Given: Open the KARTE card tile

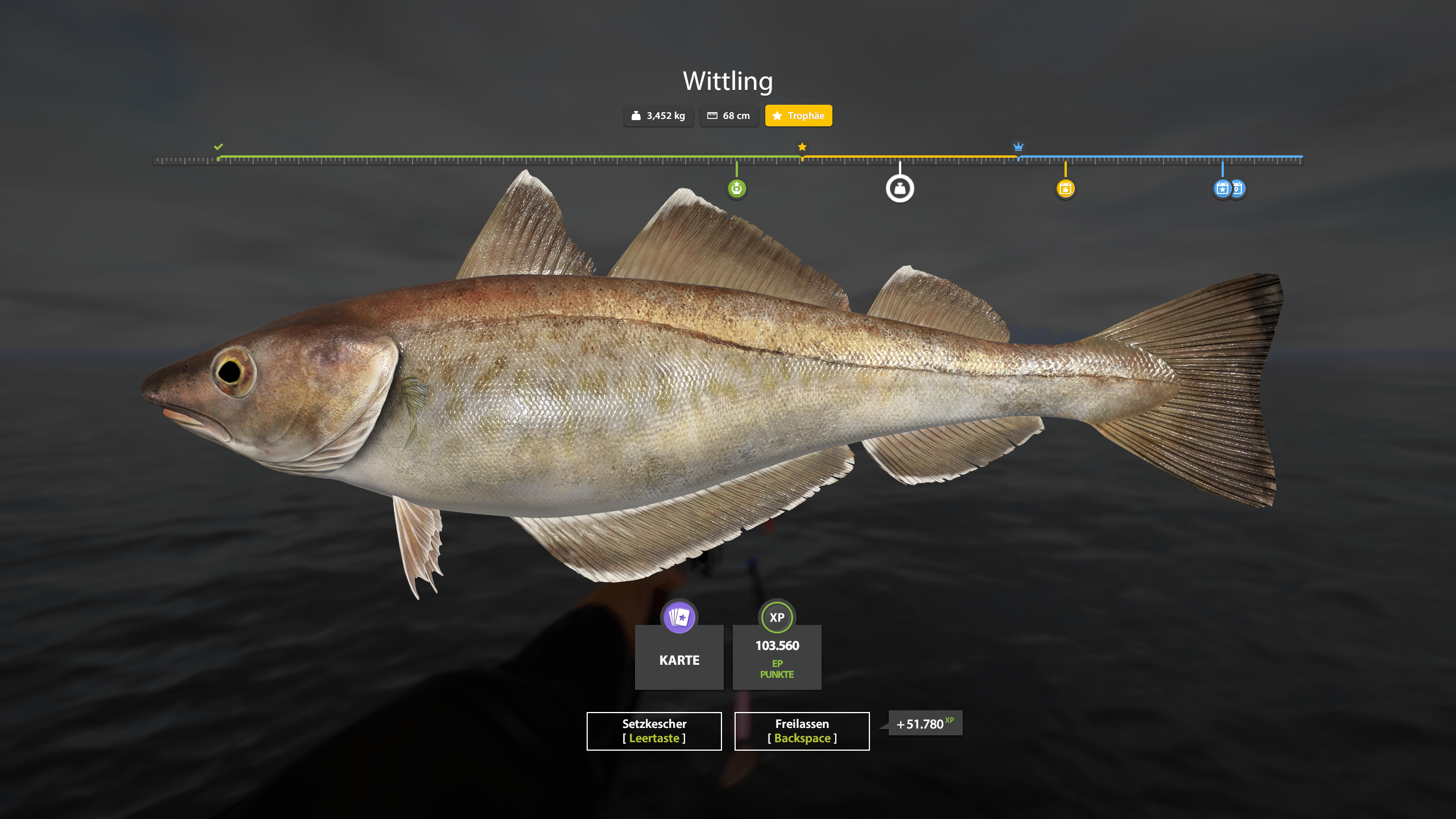Looking at the screenshot, I should (679, 656).
